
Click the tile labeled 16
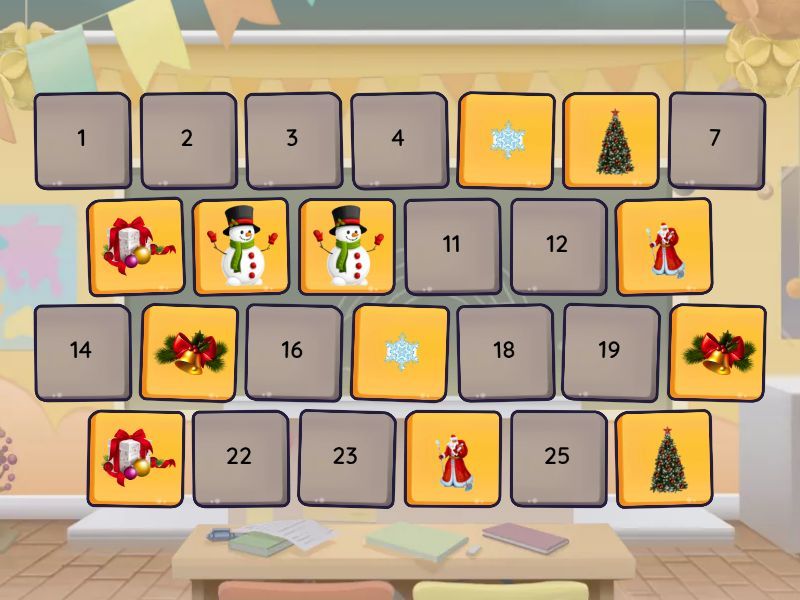pyautogui.click(x=293, y=352)
